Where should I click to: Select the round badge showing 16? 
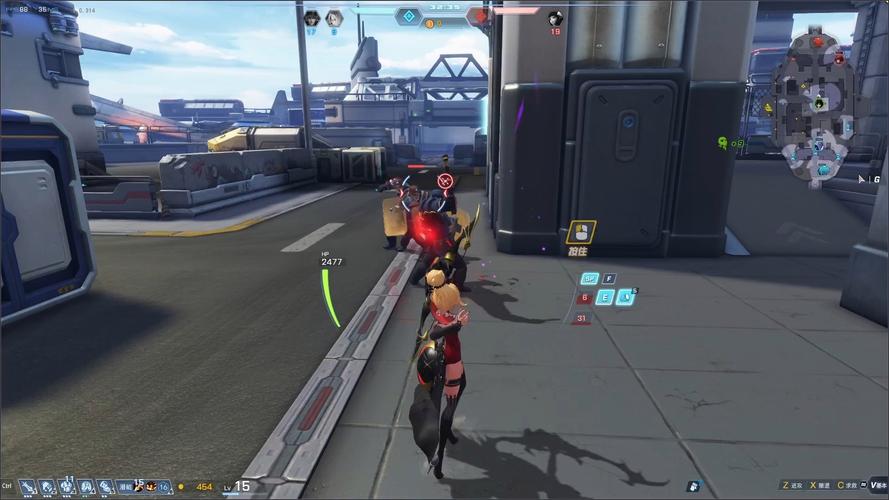click(164, 487)
